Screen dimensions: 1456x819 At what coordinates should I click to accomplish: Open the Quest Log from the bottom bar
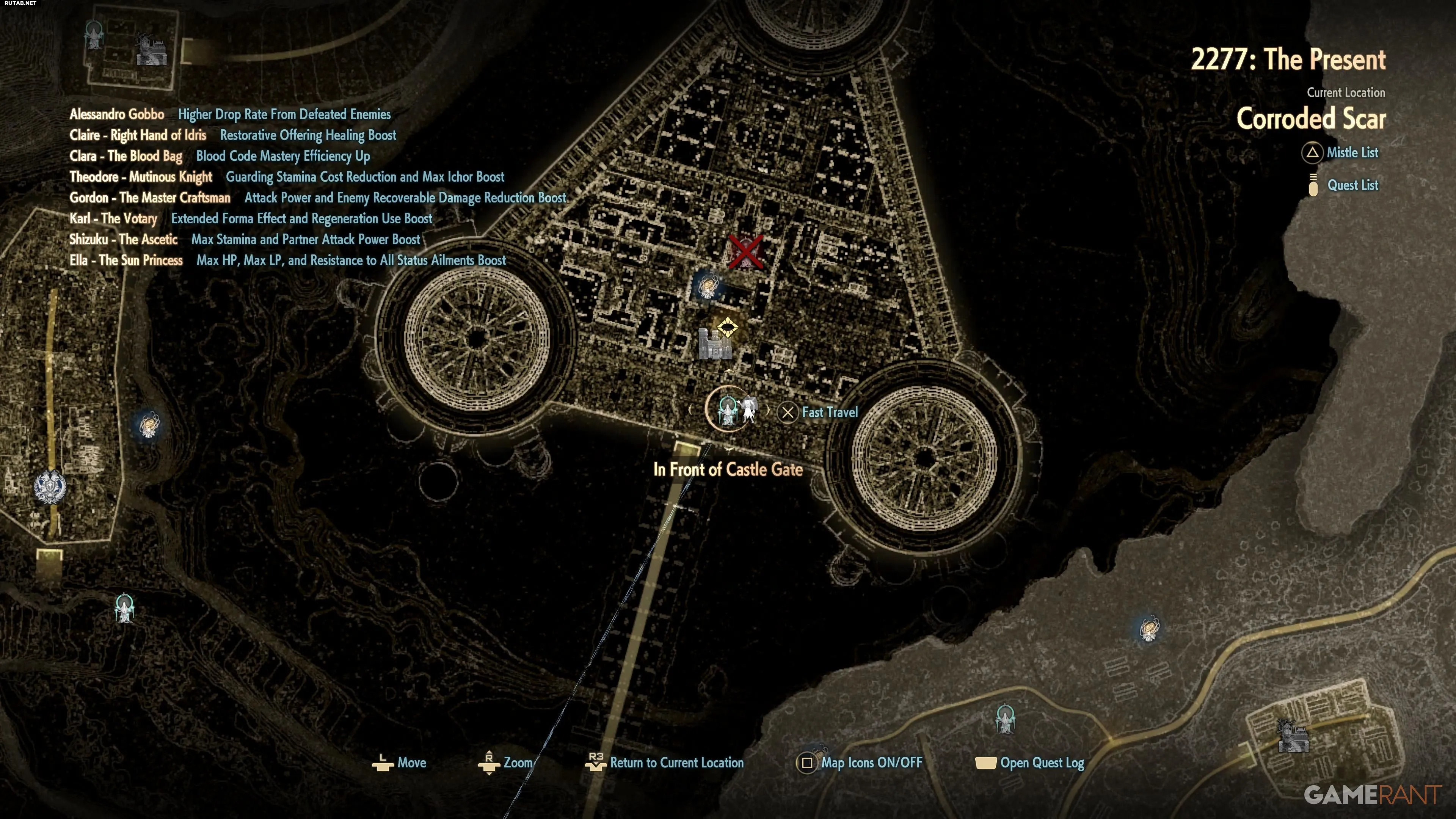click(x=1031, y=763)
